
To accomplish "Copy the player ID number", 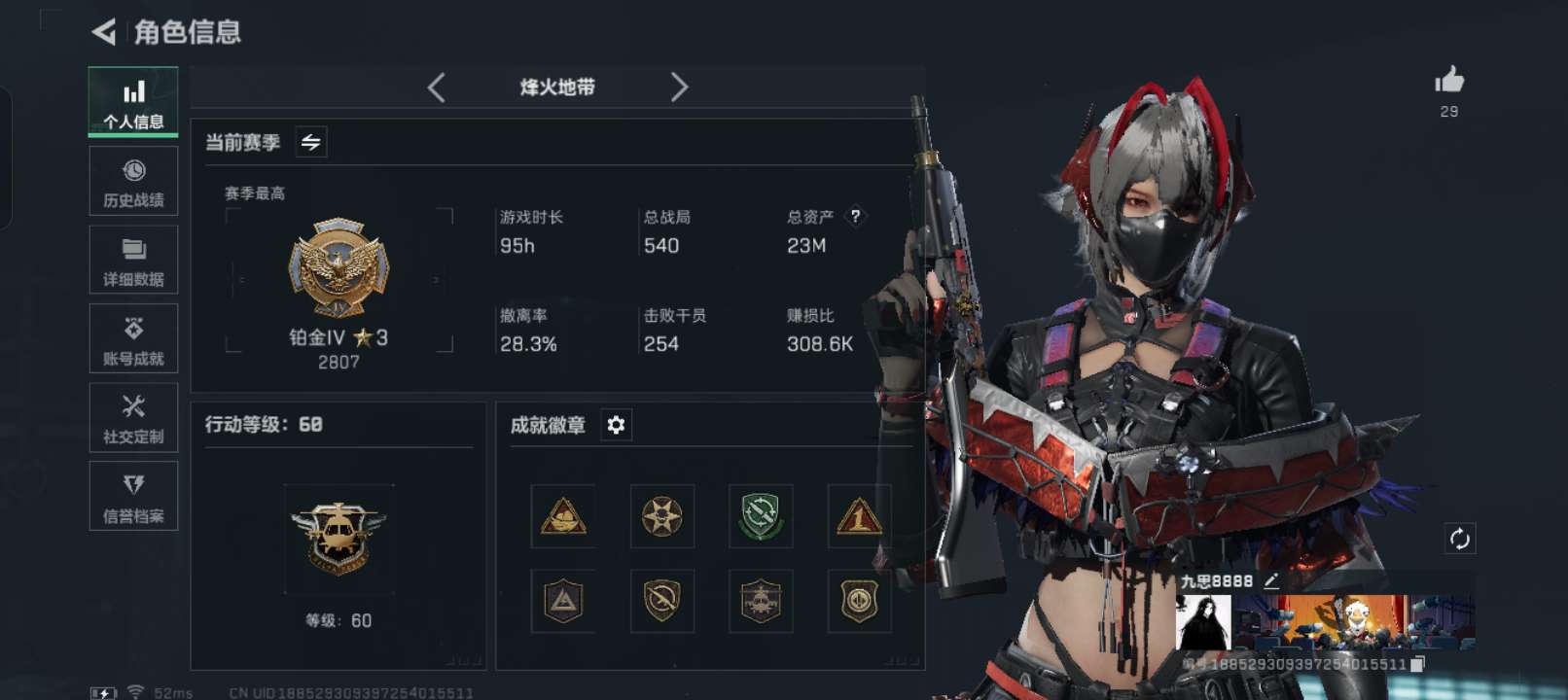I will (1417, 664).
